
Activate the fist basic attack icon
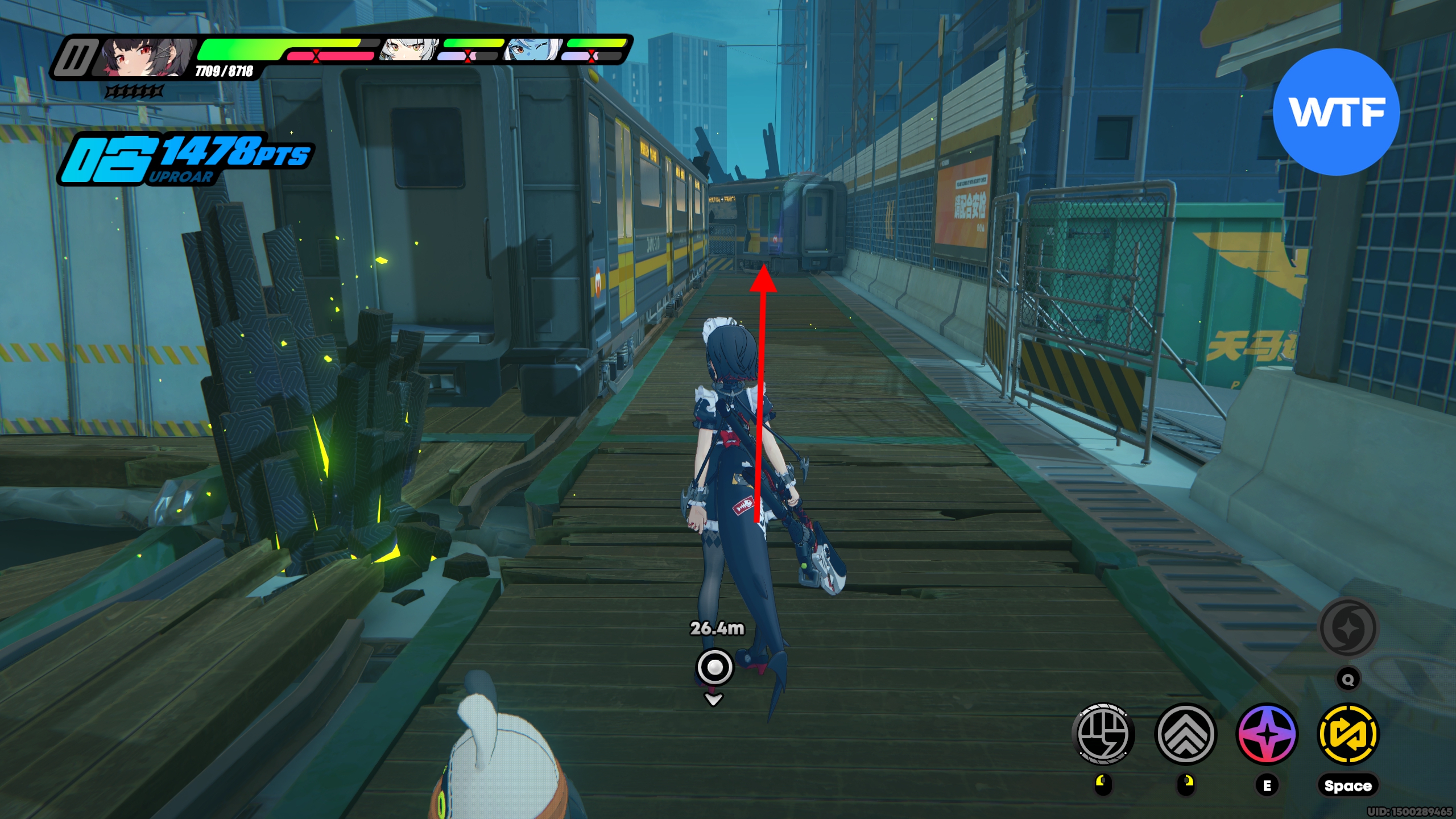tap(1103, 734)
